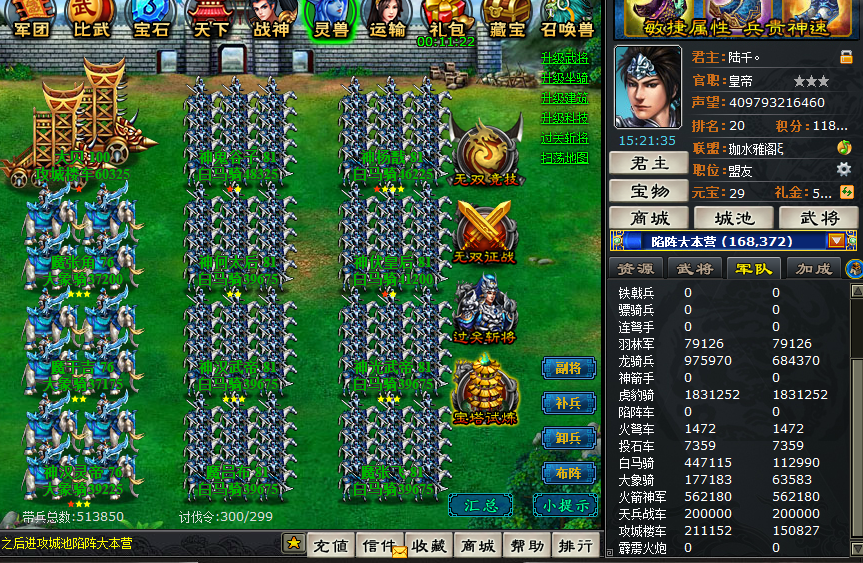Open 无双征战 crossed swords campaign
The image size is (863, 563).
coord(486,232)
